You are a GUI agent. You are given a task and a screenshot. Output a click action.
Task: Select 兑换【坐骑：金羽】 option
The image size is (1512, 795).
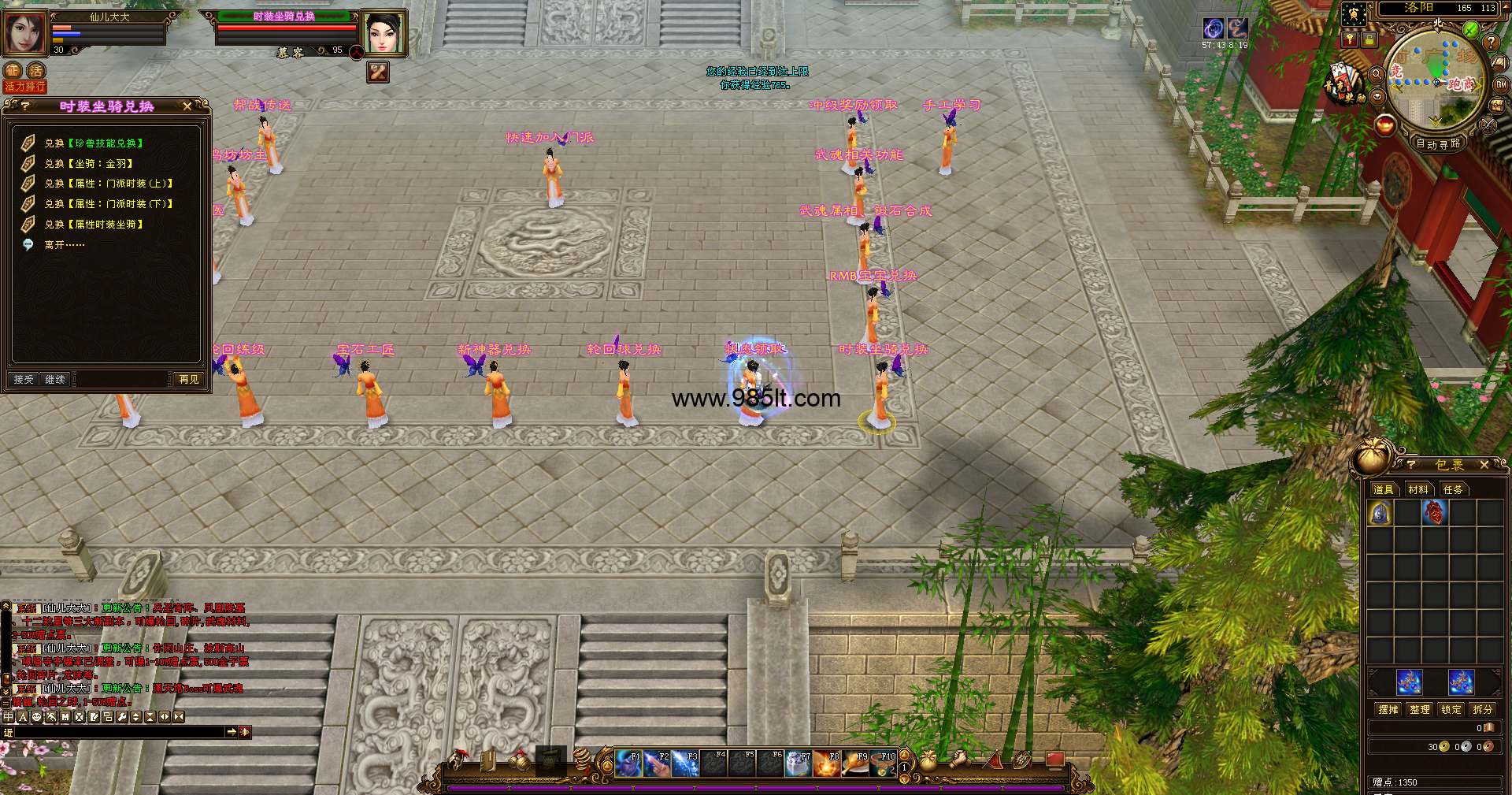pyautogui.click(x=88, y=164)
